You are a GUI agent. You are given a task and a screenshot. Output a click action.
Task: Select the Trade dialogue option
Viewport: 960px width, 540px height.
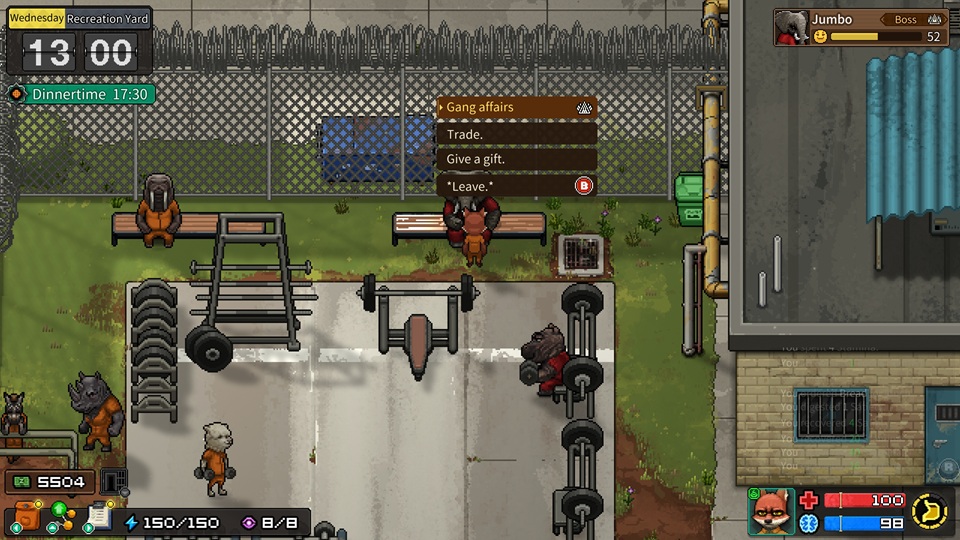point(516,133)
